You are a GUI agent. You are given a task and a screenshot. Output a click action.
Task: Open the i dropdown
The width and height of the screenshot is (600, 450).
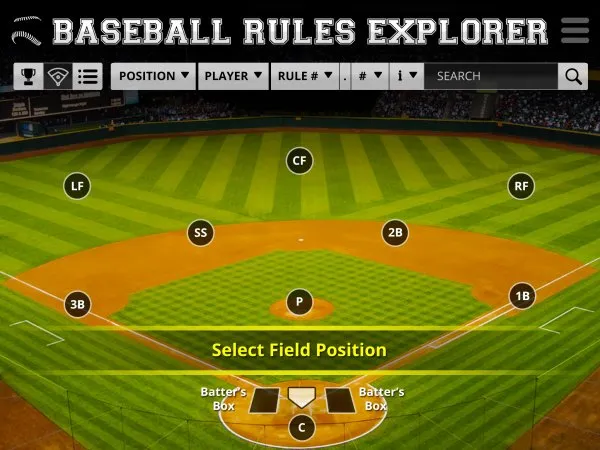click(406, 76)
